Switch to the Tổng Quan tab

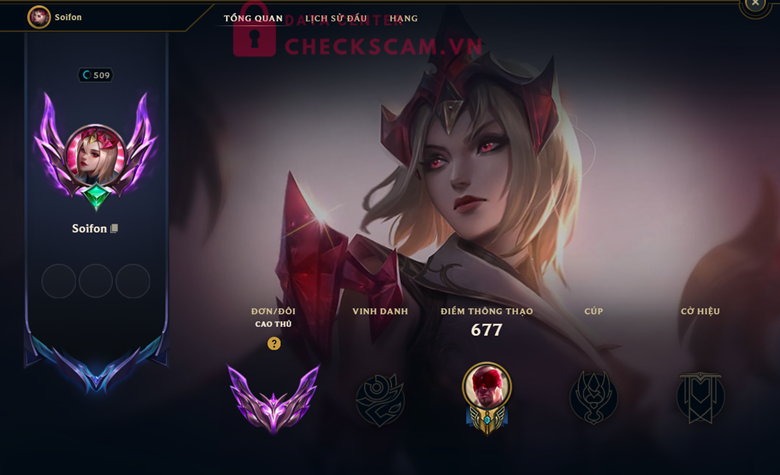tap(253, 18)
